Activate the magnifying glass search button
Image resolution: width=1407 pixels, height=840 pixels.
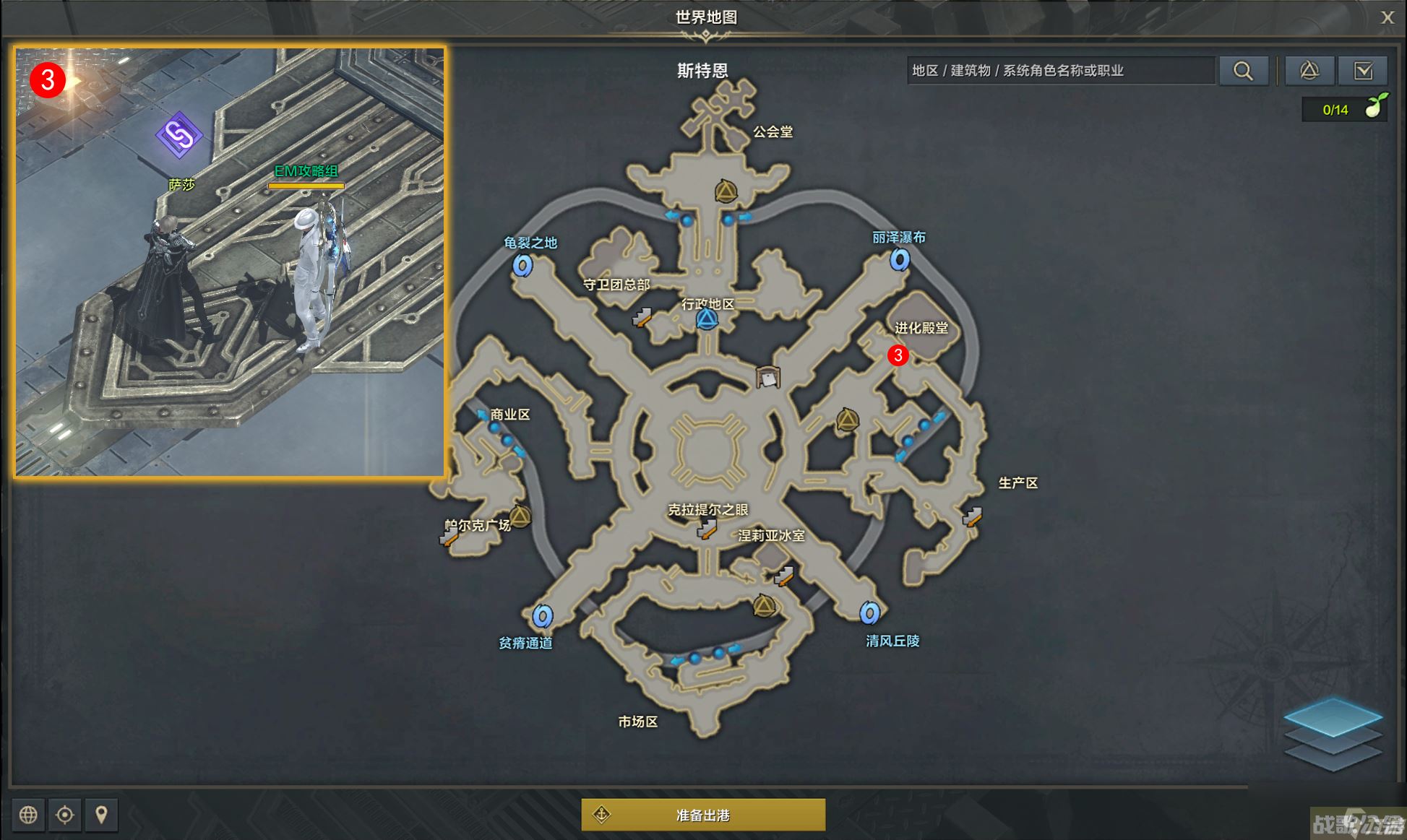click(x=1243, y=71)
